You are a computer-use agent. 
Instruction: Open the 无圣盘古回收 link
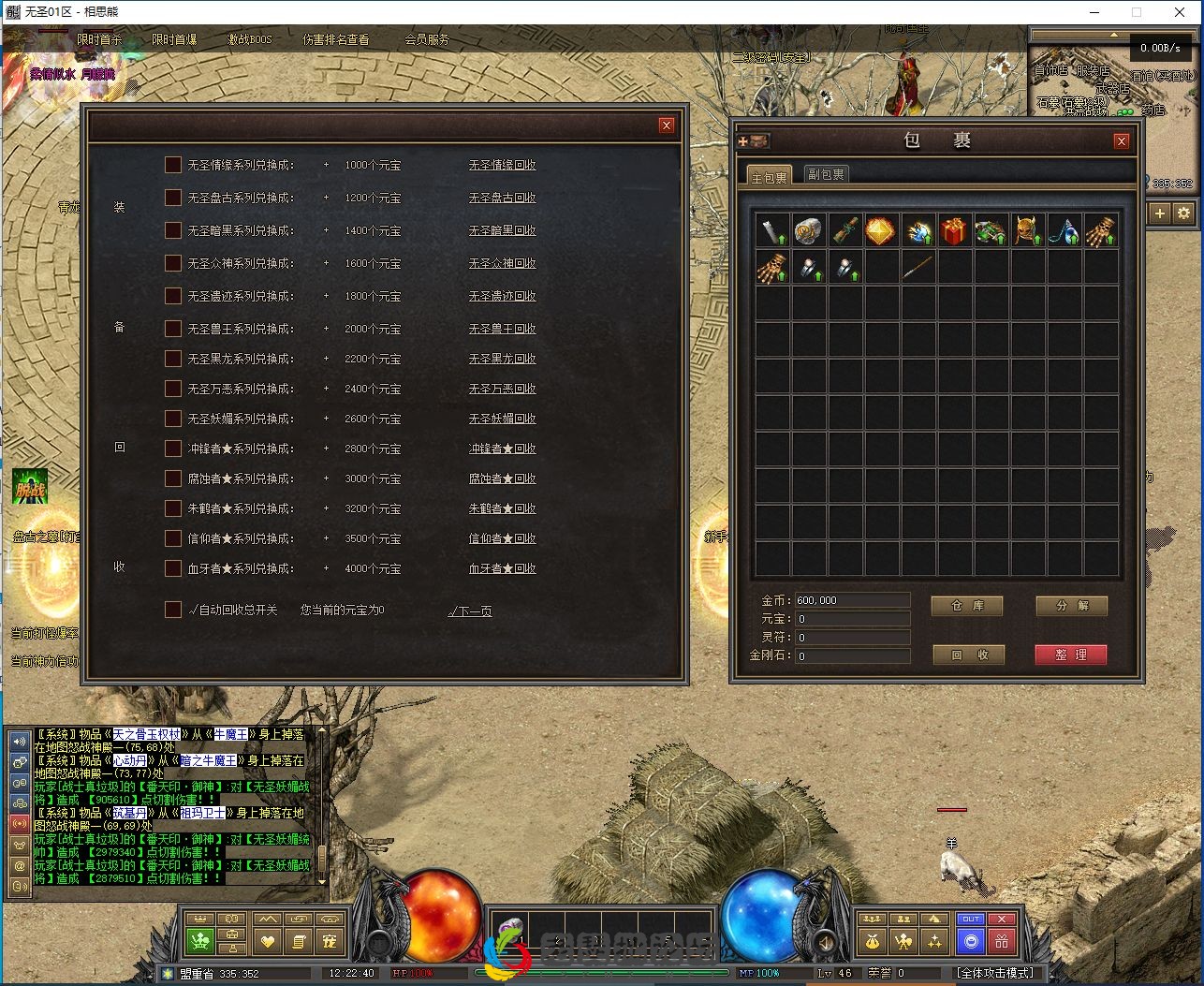(502, 199)
